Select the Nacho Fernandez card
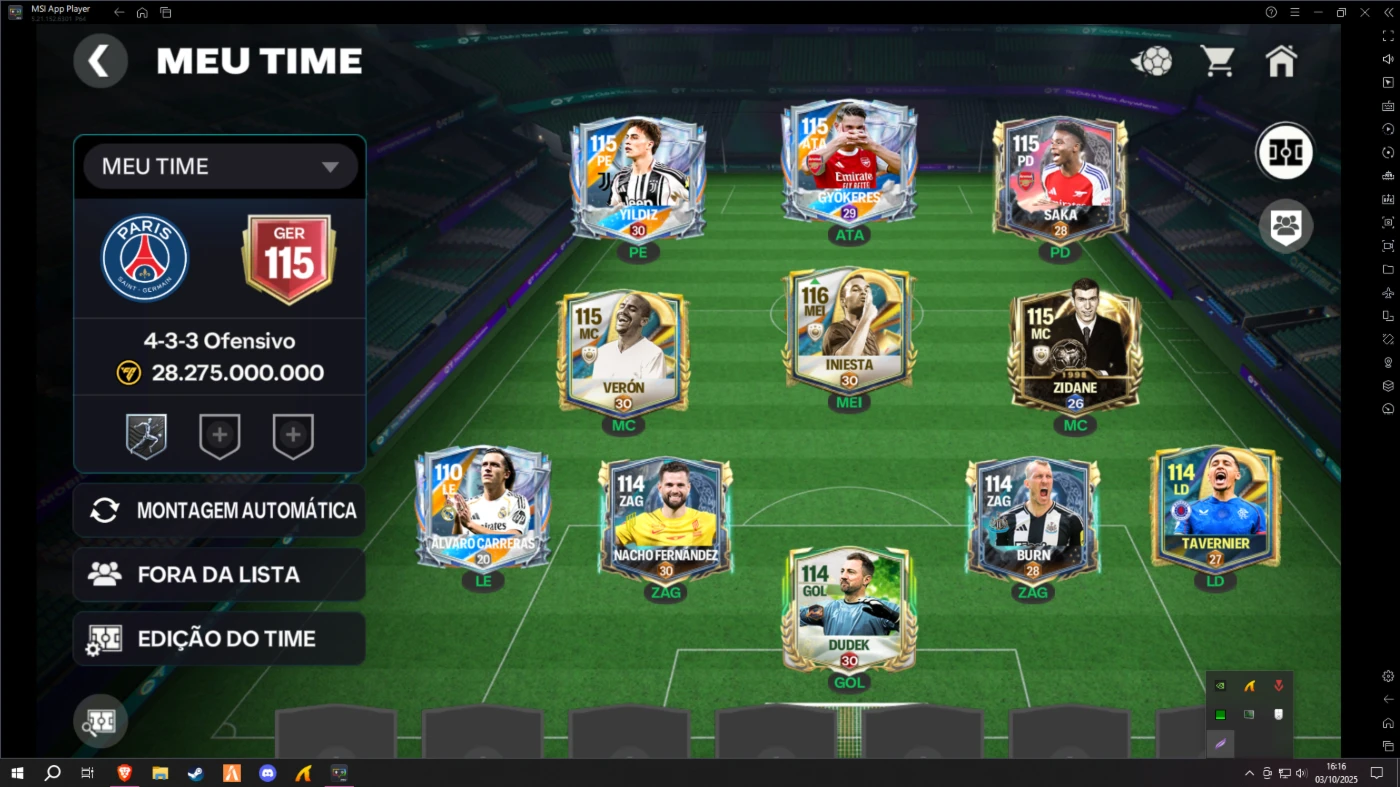1400x787 pixels. pyautogui.click(x=665, y=520)
